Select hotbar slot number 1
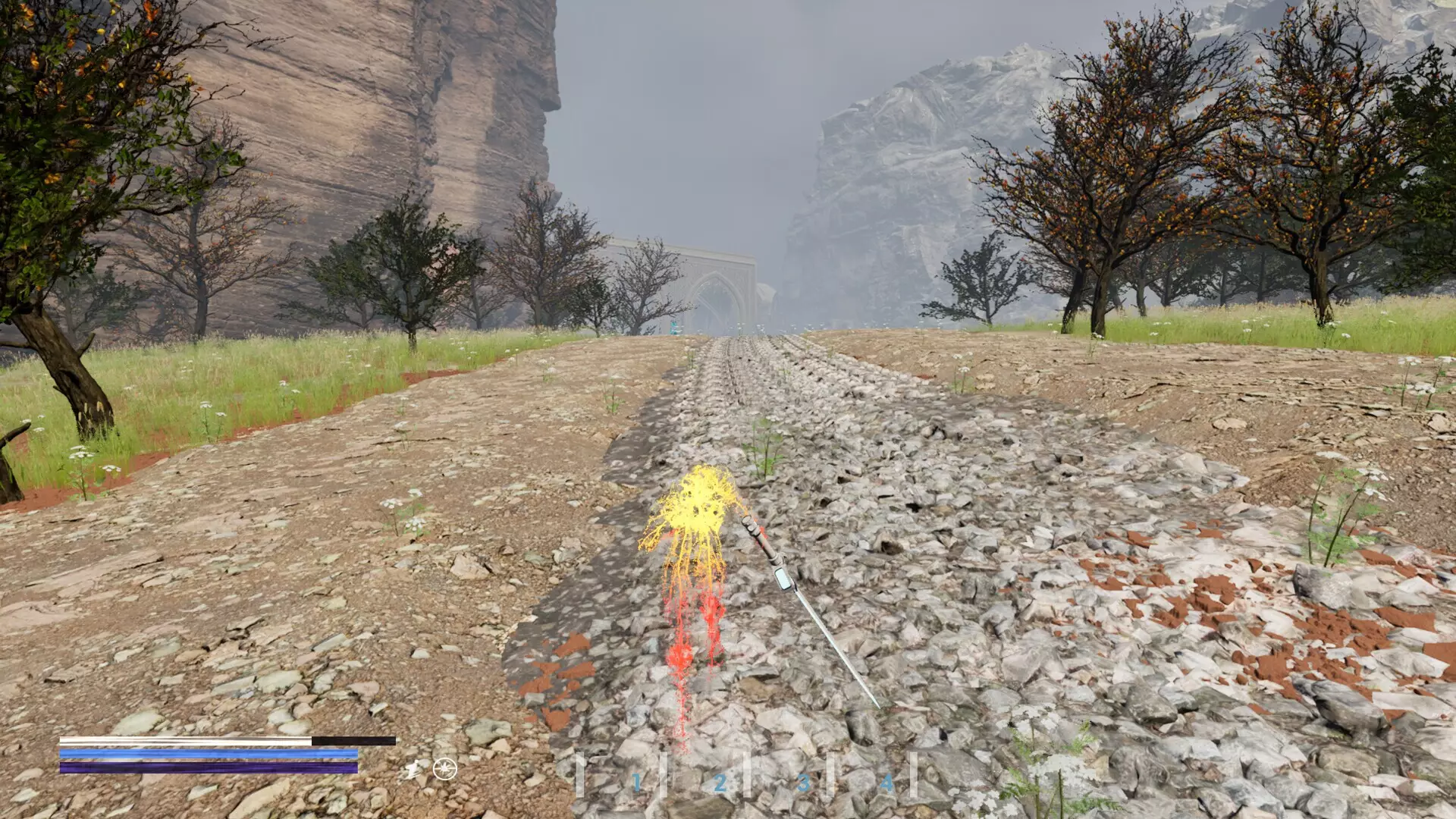Image resolution: width=1456 pixels, height=819 pixels. point(635,783)
